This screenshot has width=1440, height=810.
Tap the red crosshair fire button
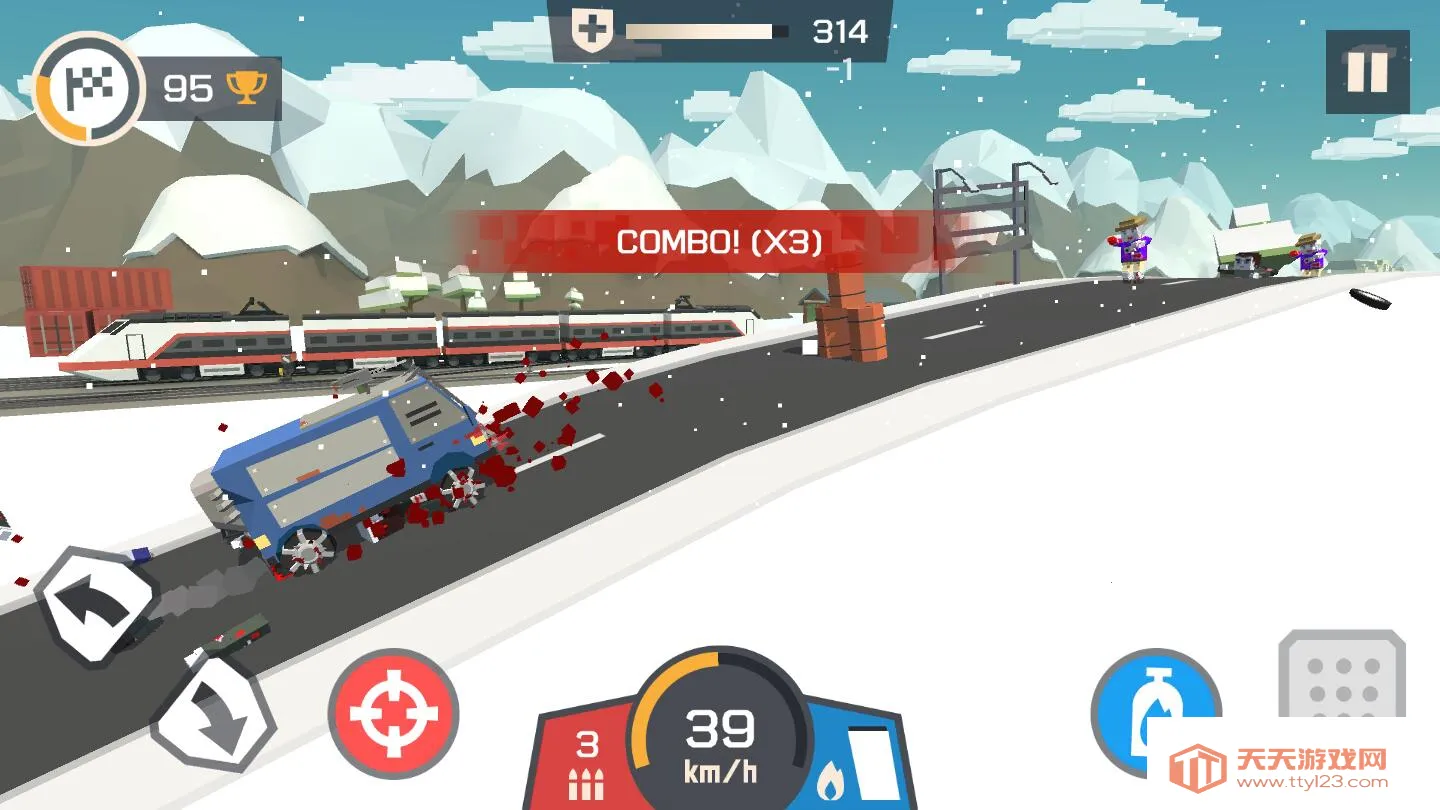pos(393,714)
